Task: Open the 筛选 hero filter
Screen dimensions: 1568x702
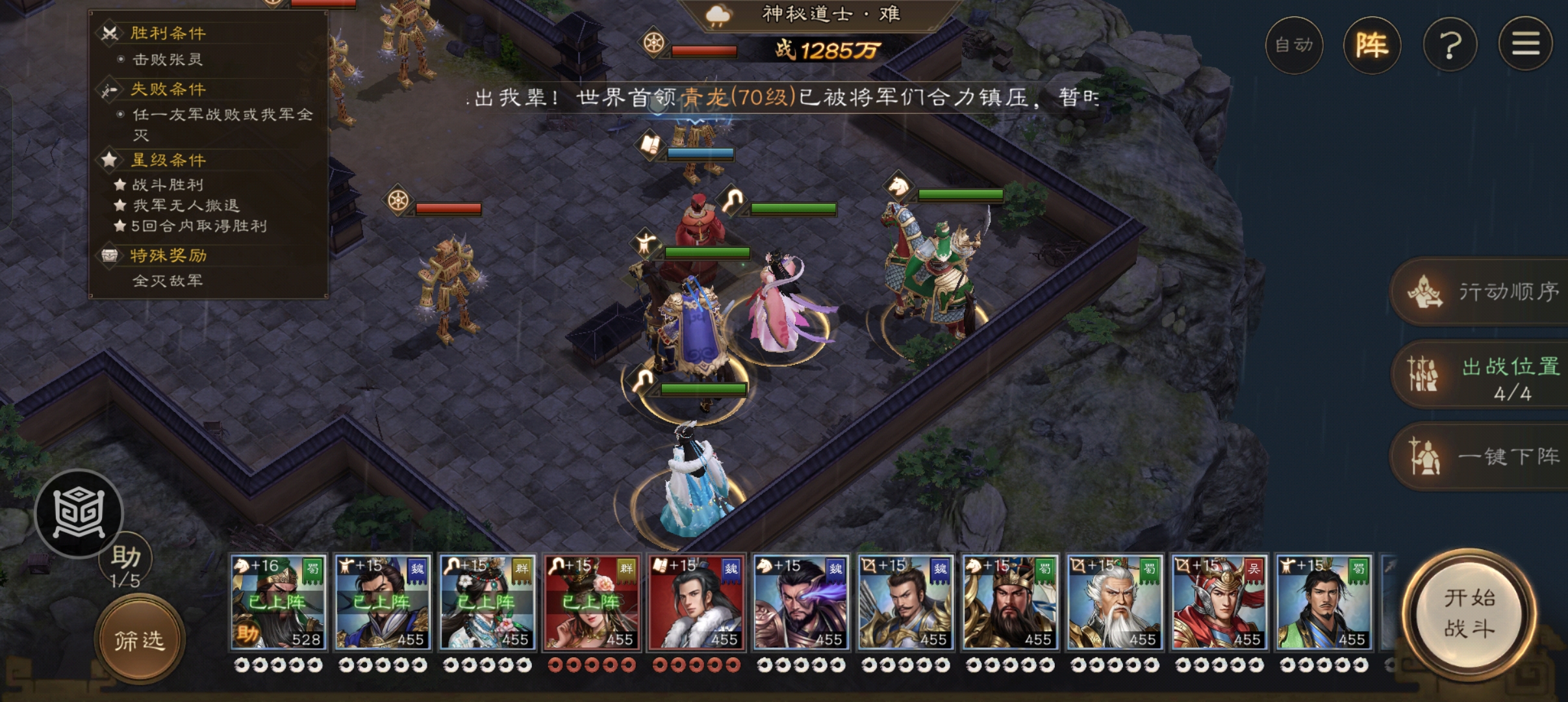Action: [x=140, y=640]
